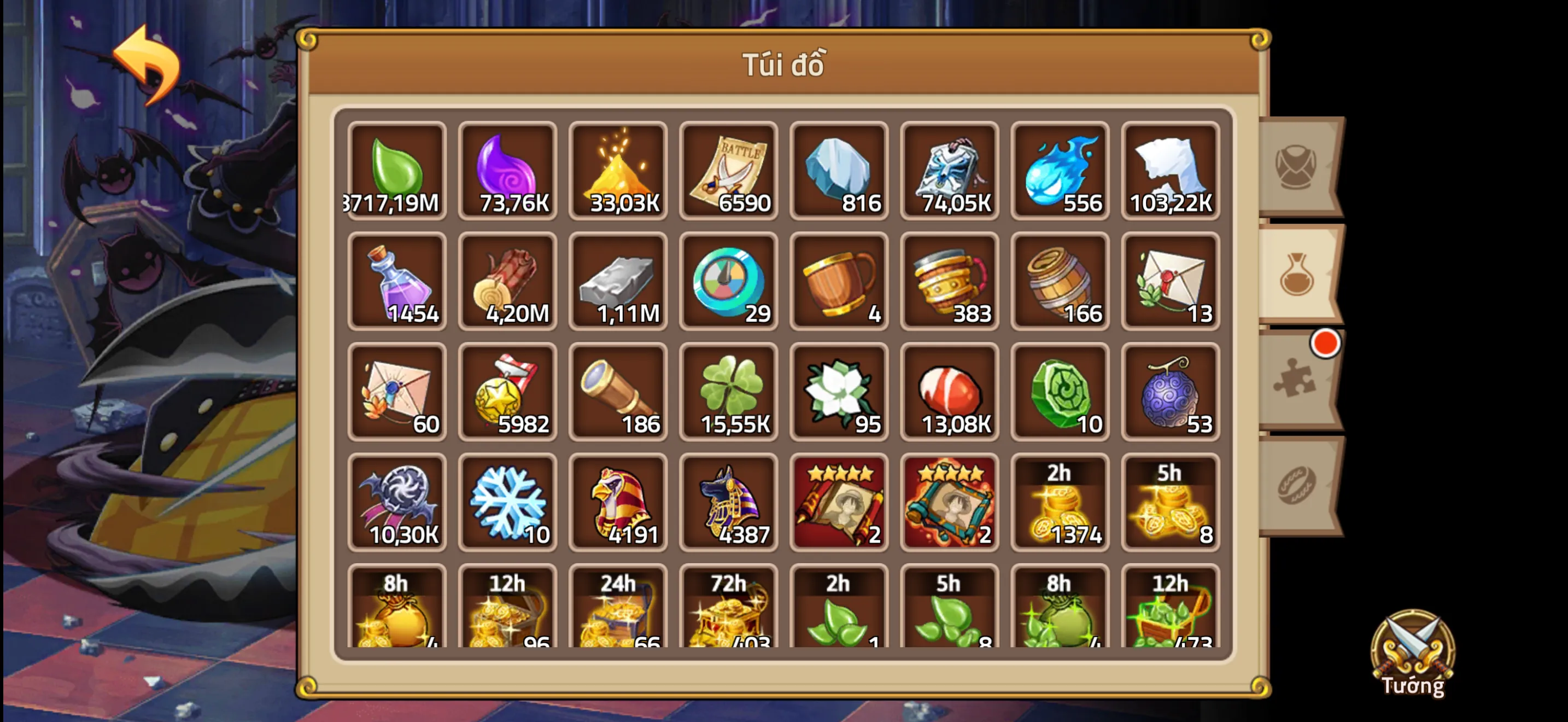Open the 72h gold treasure chest item
The width and height of the screenshot is (1568, 722).
729,609
